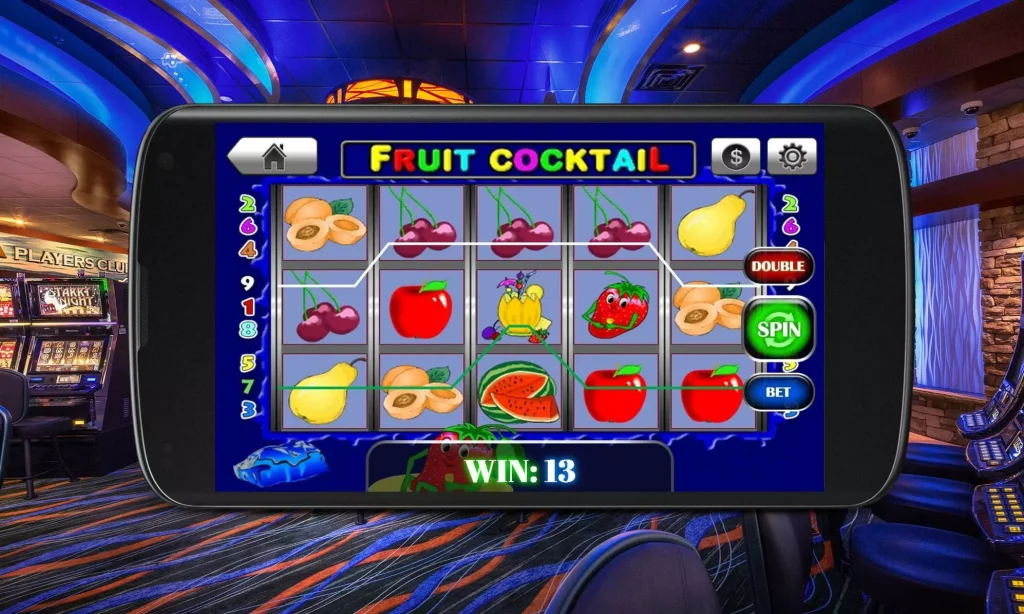The width and height of the screenshot is (1024, 614).
Task: Open the blue BET button
Action: tap(778, 392)
